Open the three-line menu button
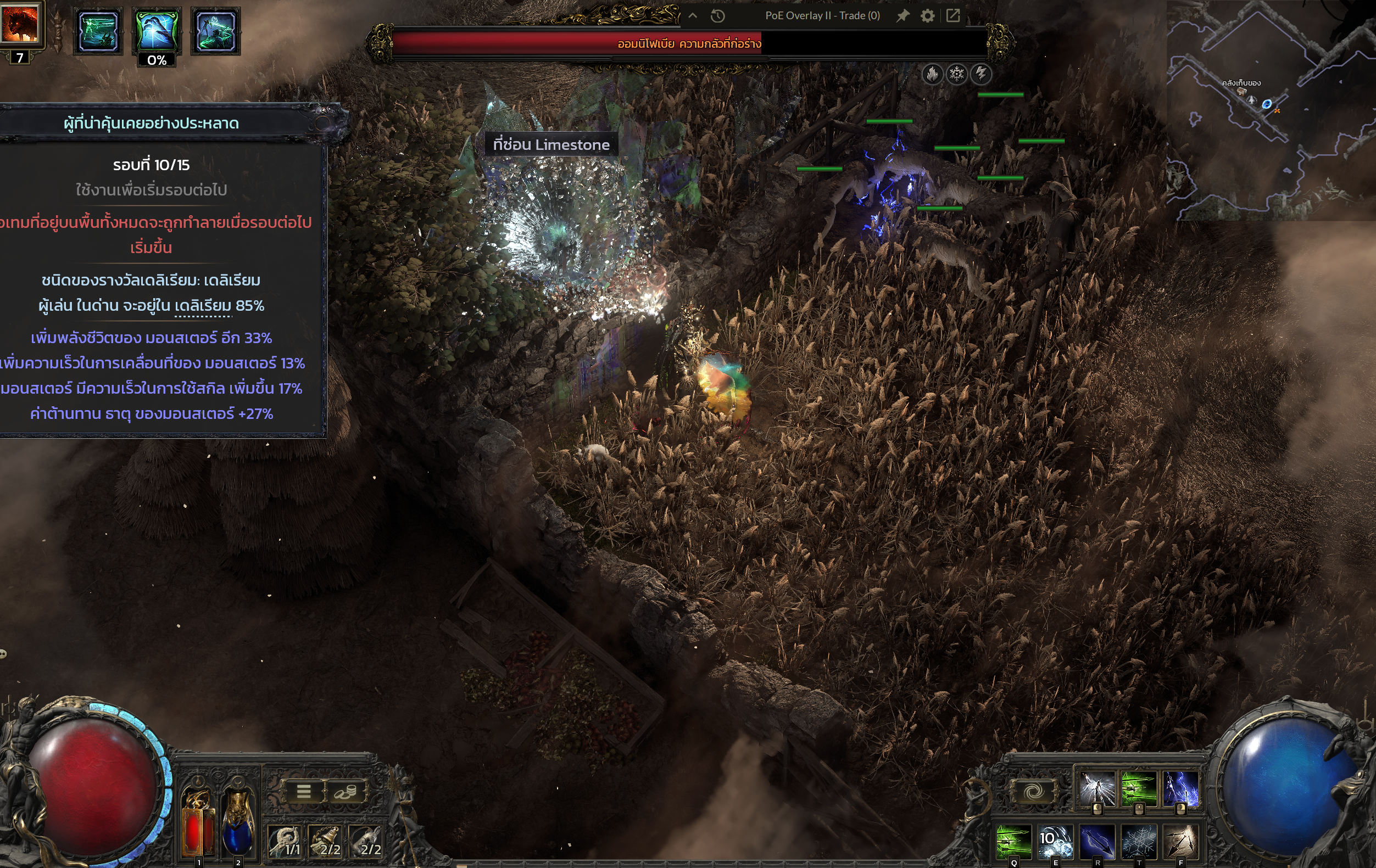 pos(303,792)
